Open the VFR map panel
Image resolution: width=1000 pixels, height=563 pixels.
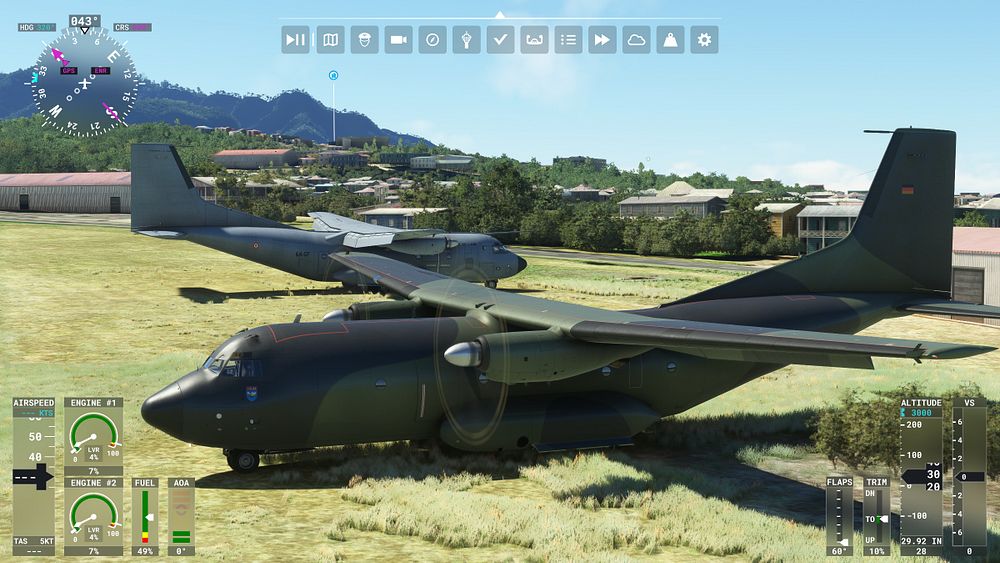click(330, 40)
